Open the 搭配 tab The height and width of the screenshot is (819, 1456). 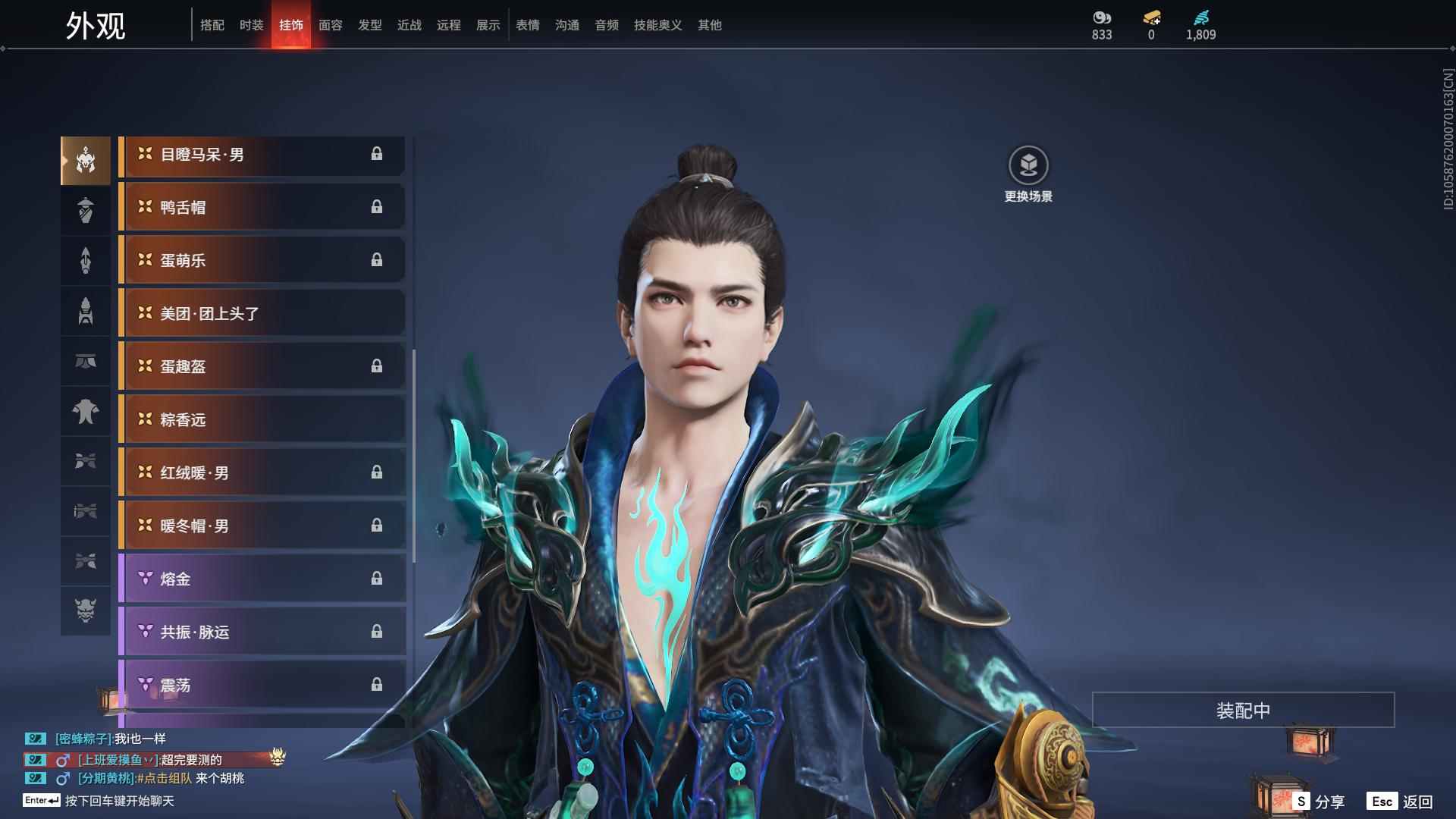pos(212,25)
